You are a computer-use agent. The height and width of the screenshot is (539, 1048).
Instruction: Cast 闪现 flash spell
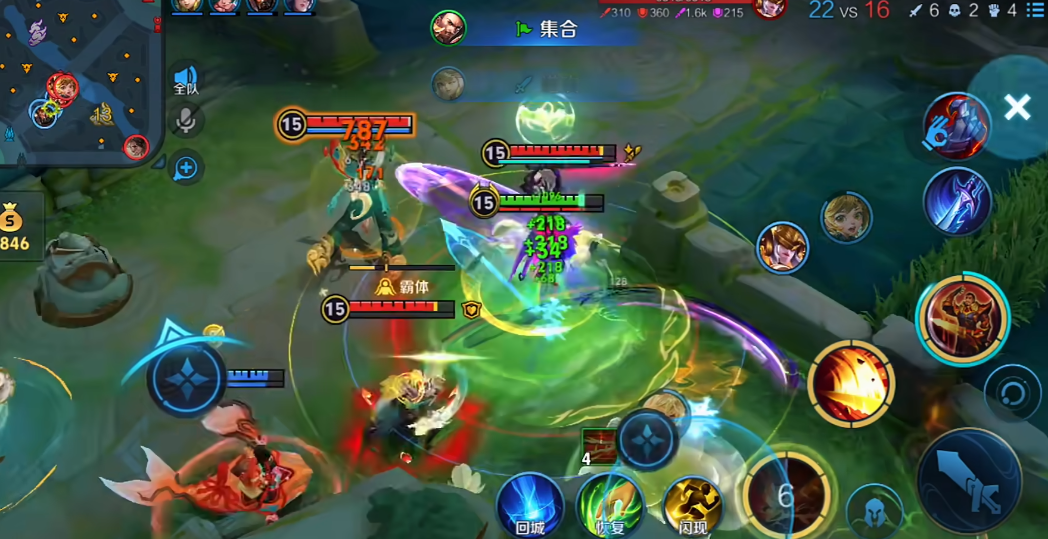pos(692,505)
